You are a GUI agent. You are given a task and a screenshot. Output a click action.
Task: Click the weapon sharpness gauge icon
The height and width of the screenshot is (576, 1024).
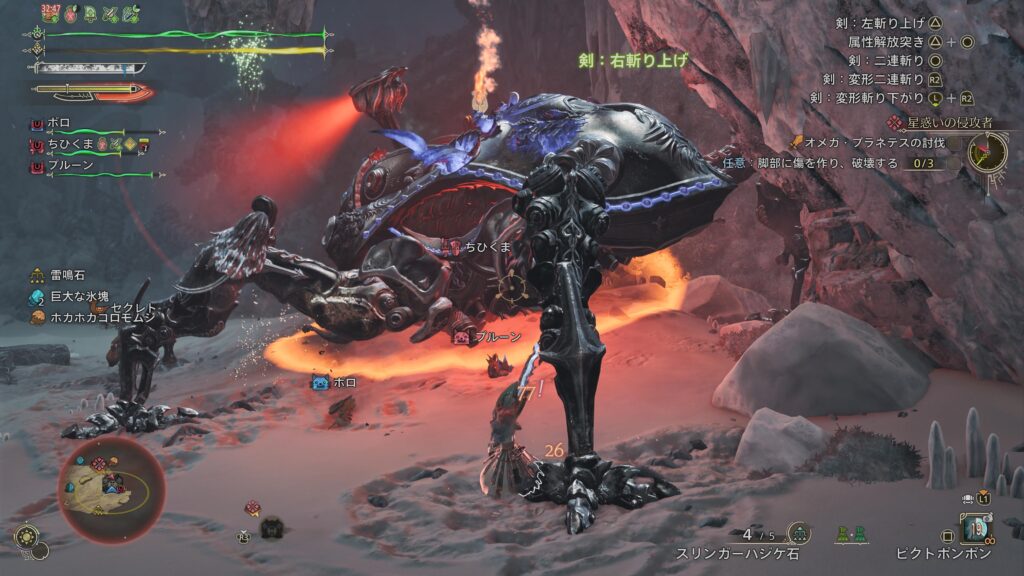click(90, 67)
